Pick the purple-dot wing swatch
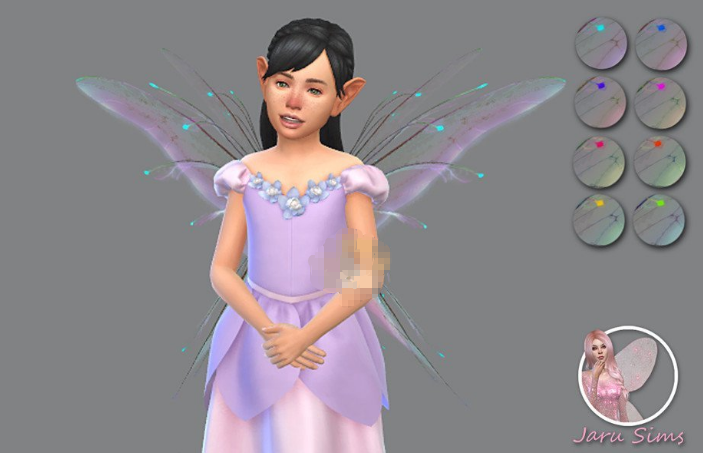 click(x=601, y=101)
